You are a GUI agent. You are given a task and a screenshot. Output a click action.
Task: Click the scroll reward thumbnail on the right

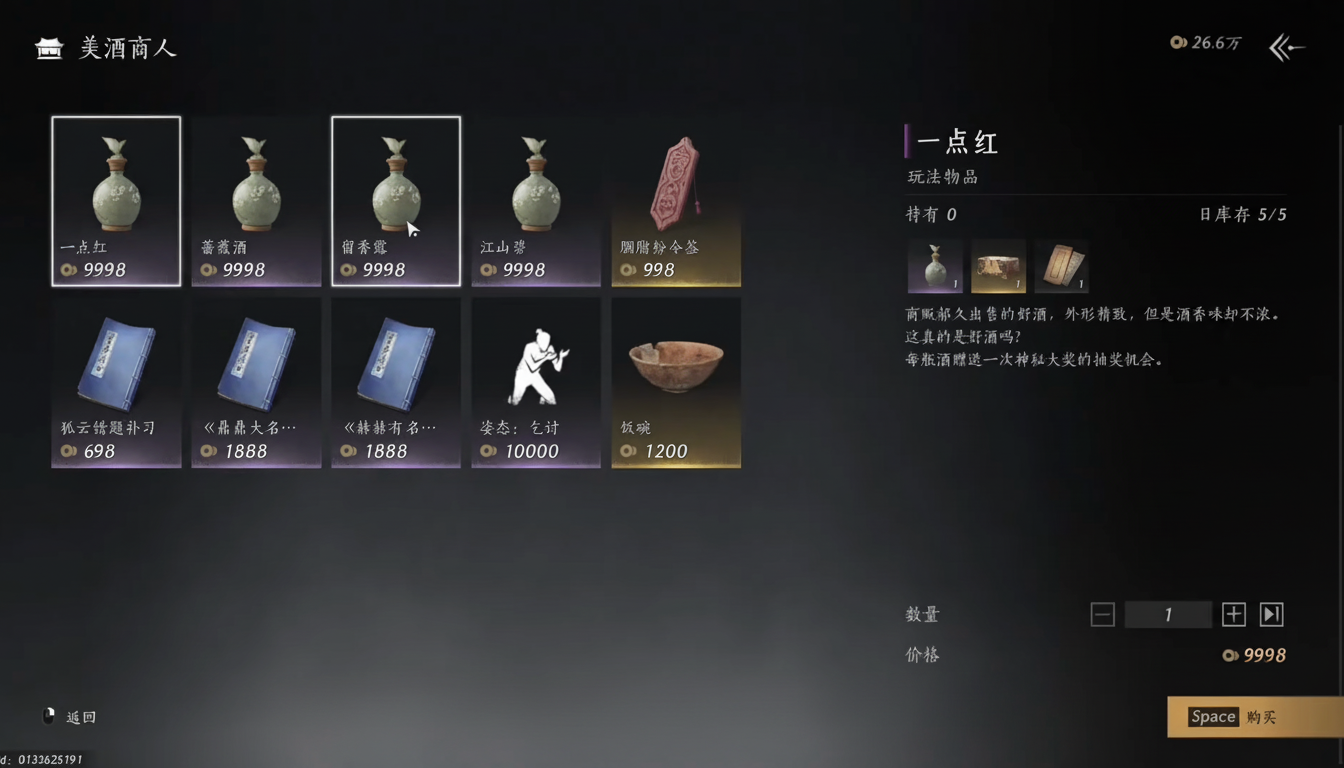click(x=1060, y=264)
